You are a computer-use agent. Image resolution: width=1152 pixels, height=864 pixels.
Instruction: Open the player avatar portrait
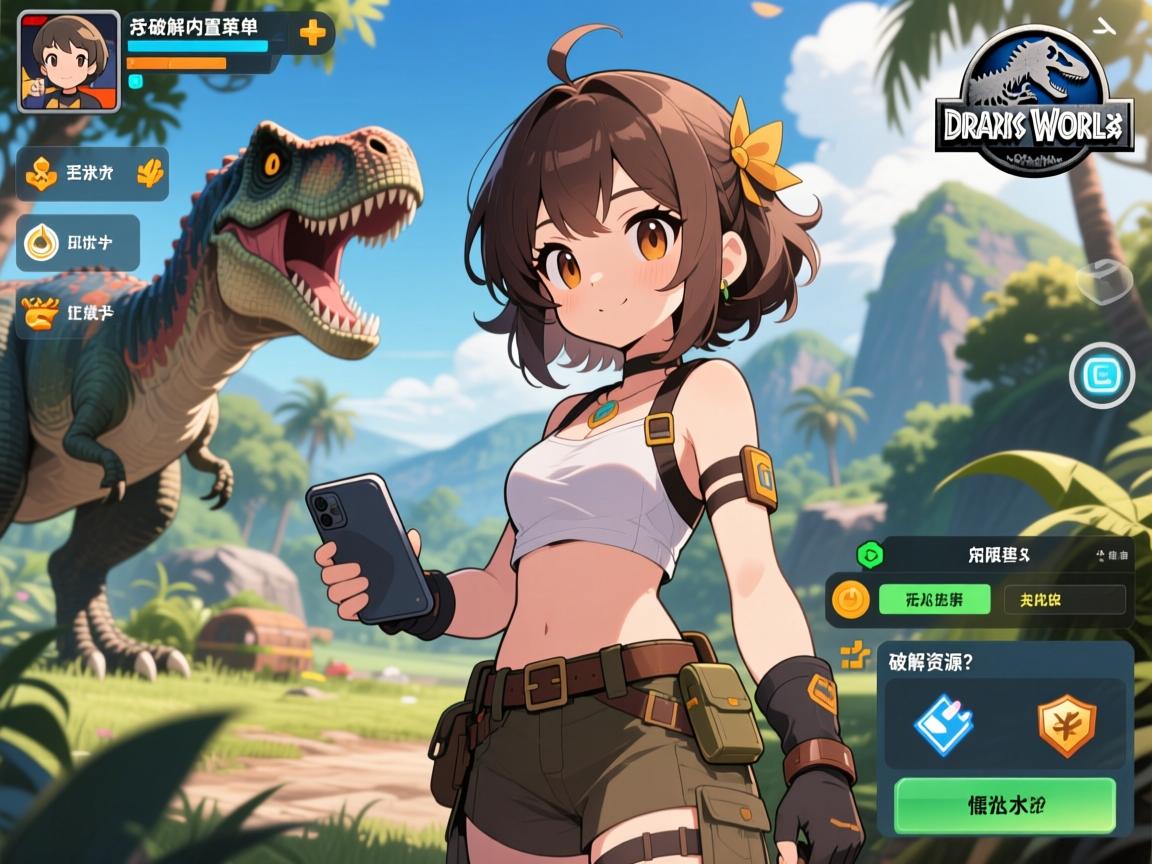tap(69, 61)
